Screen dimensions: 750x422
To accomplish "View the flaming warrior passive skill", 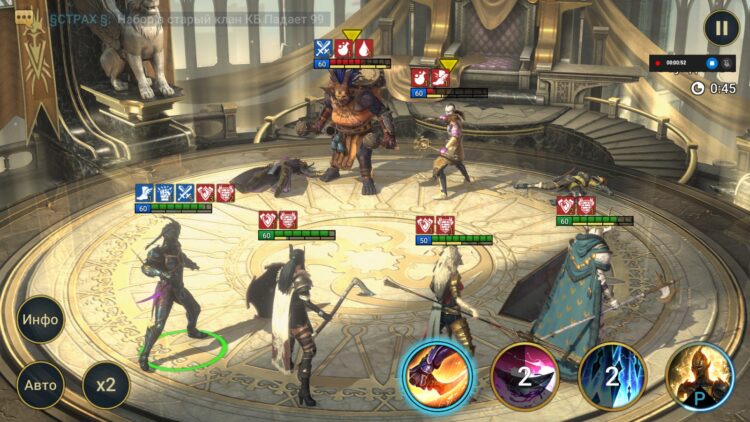I will (700, 377).
